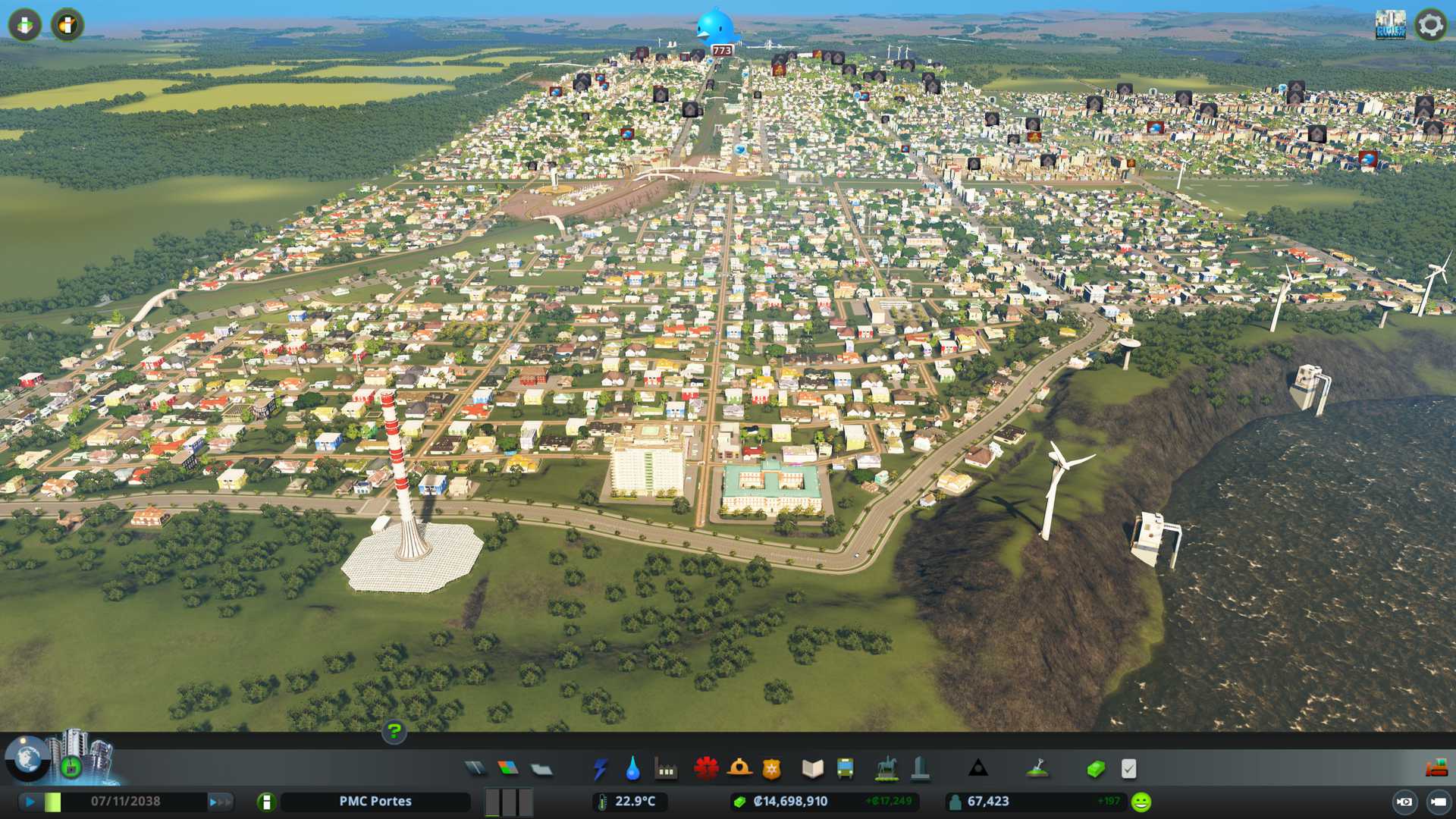
Task: Open the Unique Buildings monument menu
Action: click(x=920, y=769)
